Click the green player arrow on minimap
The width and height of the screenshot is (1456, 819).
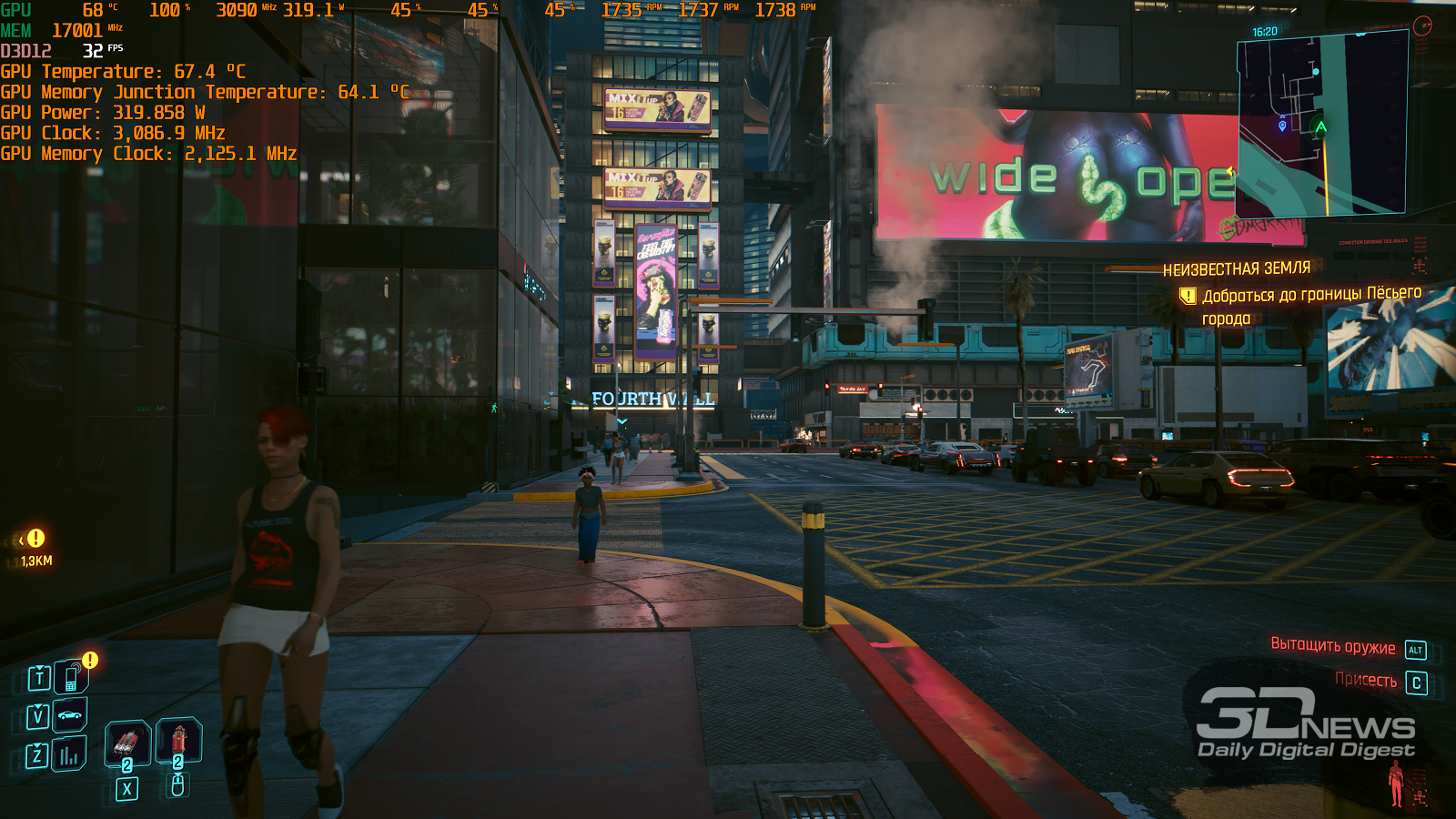point(1320,126)
